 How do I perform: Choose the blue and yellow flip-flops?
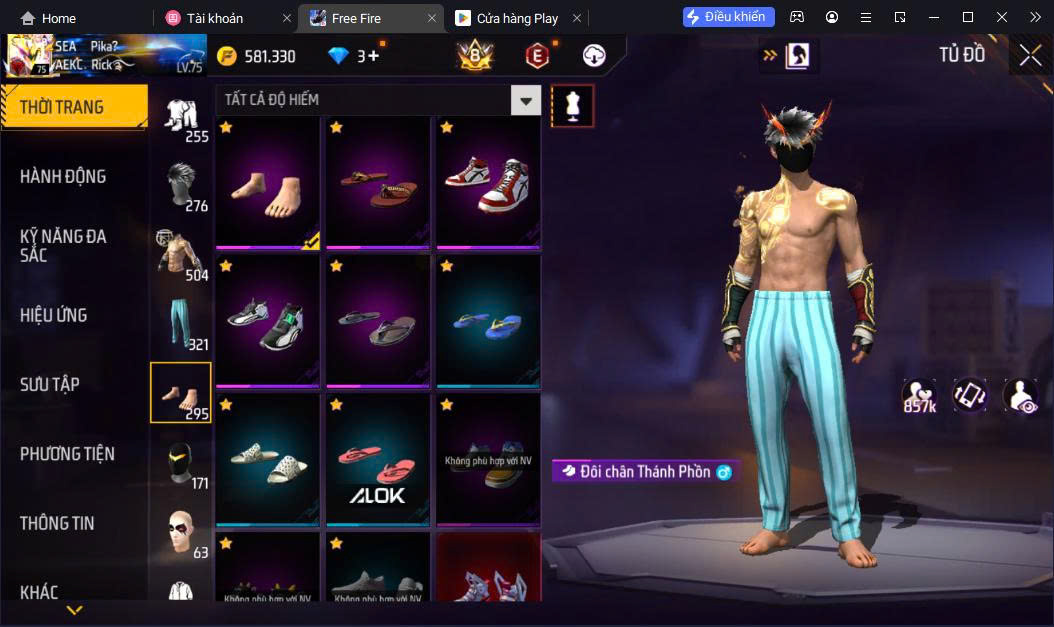tap(487, 322)
